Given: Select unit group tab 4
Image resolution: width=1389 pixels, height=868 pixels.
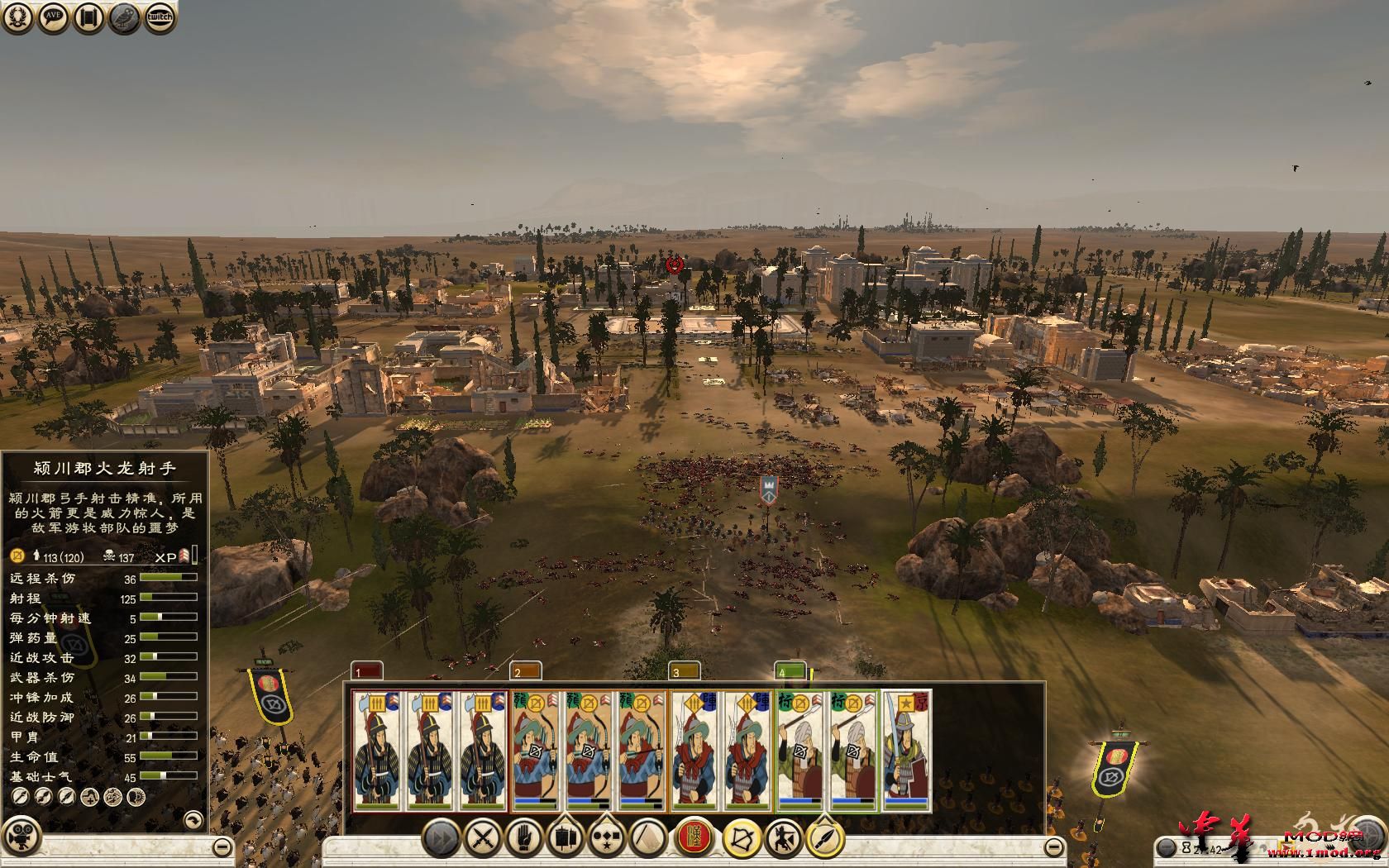Looking at the screenshot, I should pos(790,671).
